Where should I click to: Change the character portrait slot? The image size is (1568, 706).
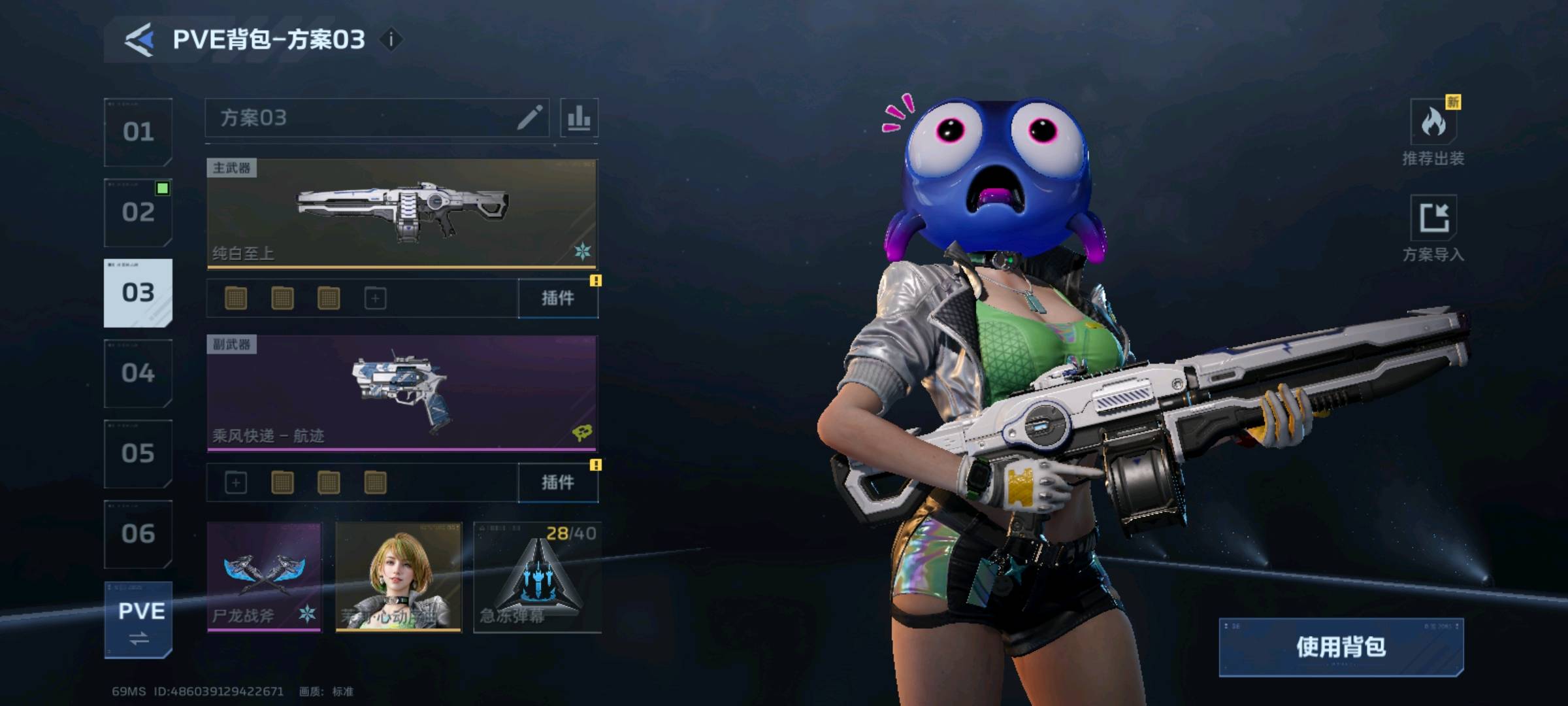(399, 577)
